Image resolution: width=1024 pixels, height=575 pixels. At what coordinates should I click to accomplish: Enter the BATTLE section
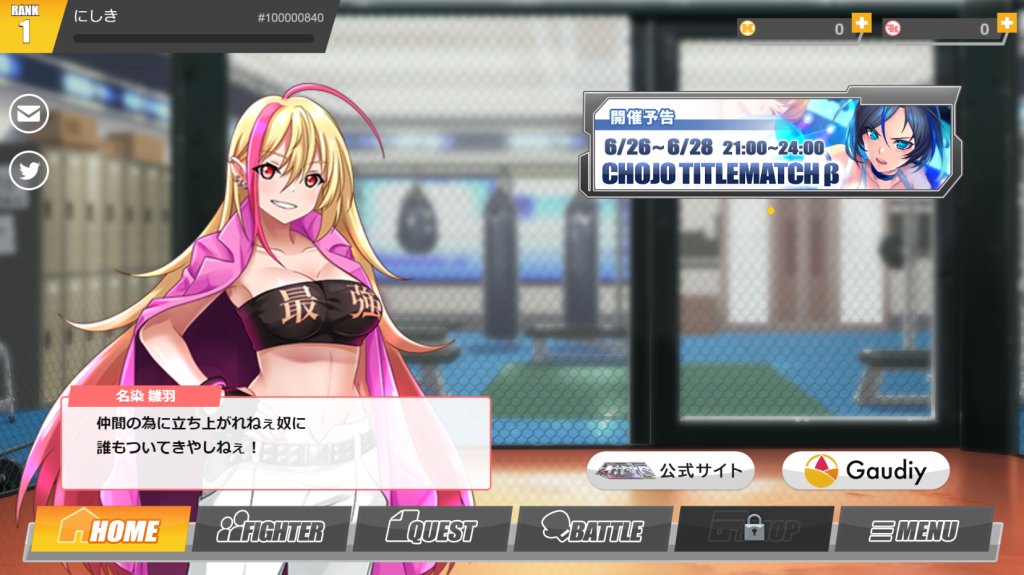[593, 530]
